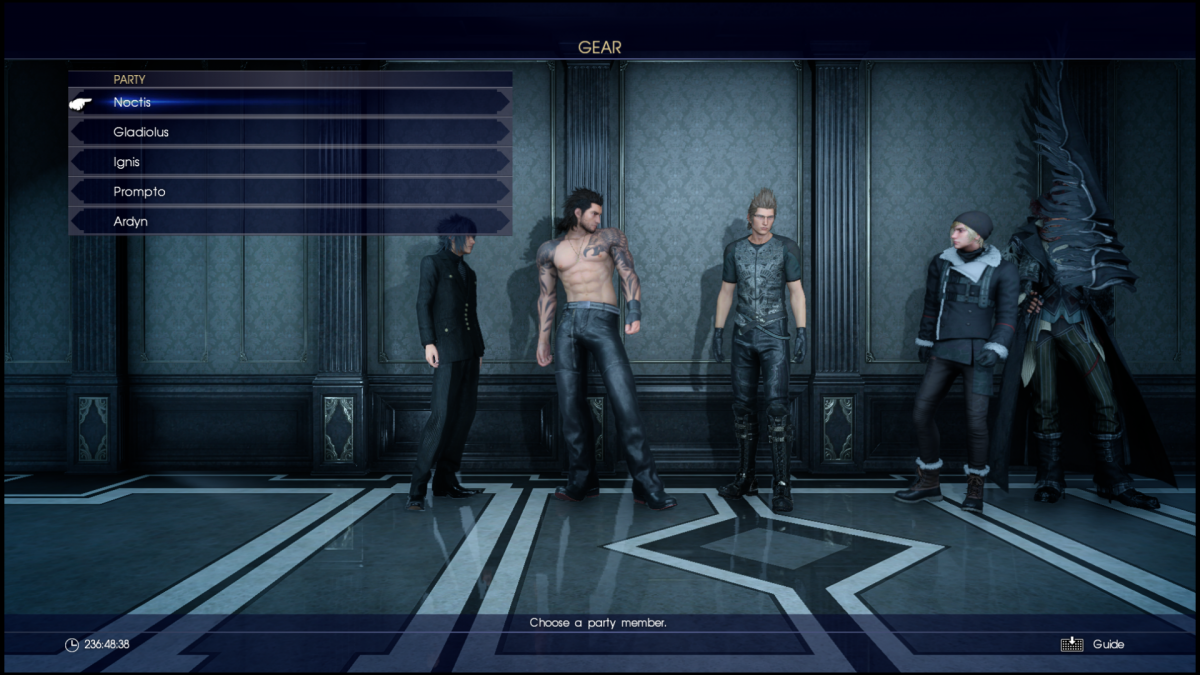Viewport: 1200px width, 675px height.
Task: Open the Guide option
Action: (1095, 645)
